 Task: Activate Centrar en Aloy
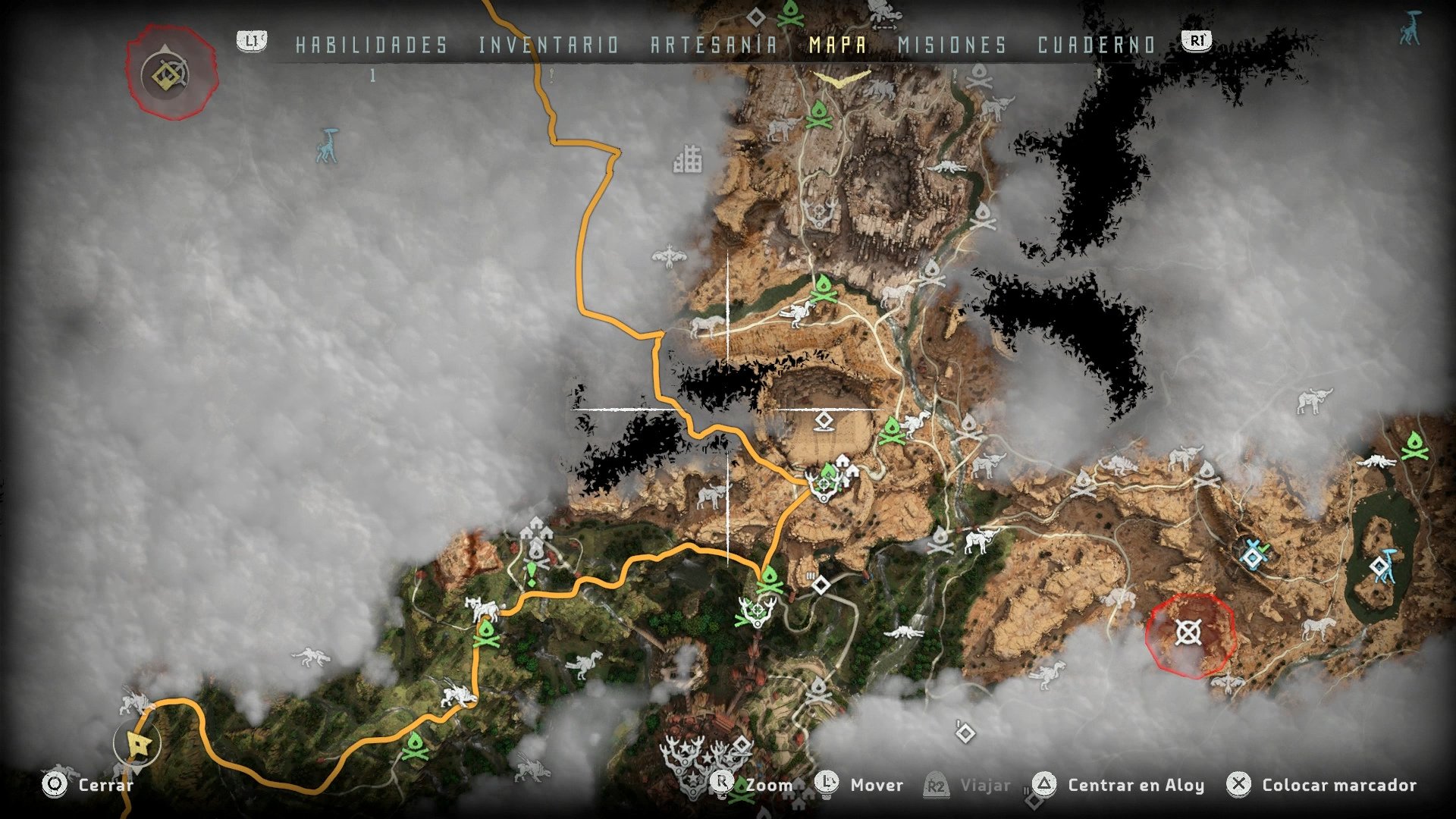click(1134, 786)
